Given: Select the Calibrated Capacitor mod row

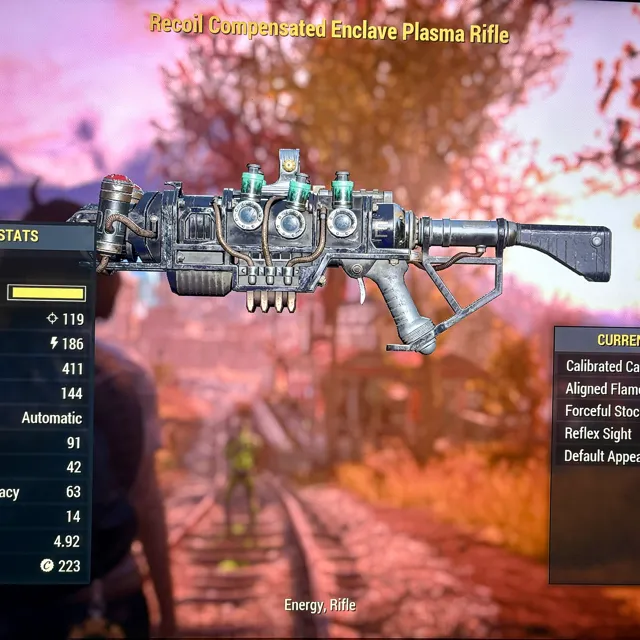Looking at the screenshot, I should 602,366.
